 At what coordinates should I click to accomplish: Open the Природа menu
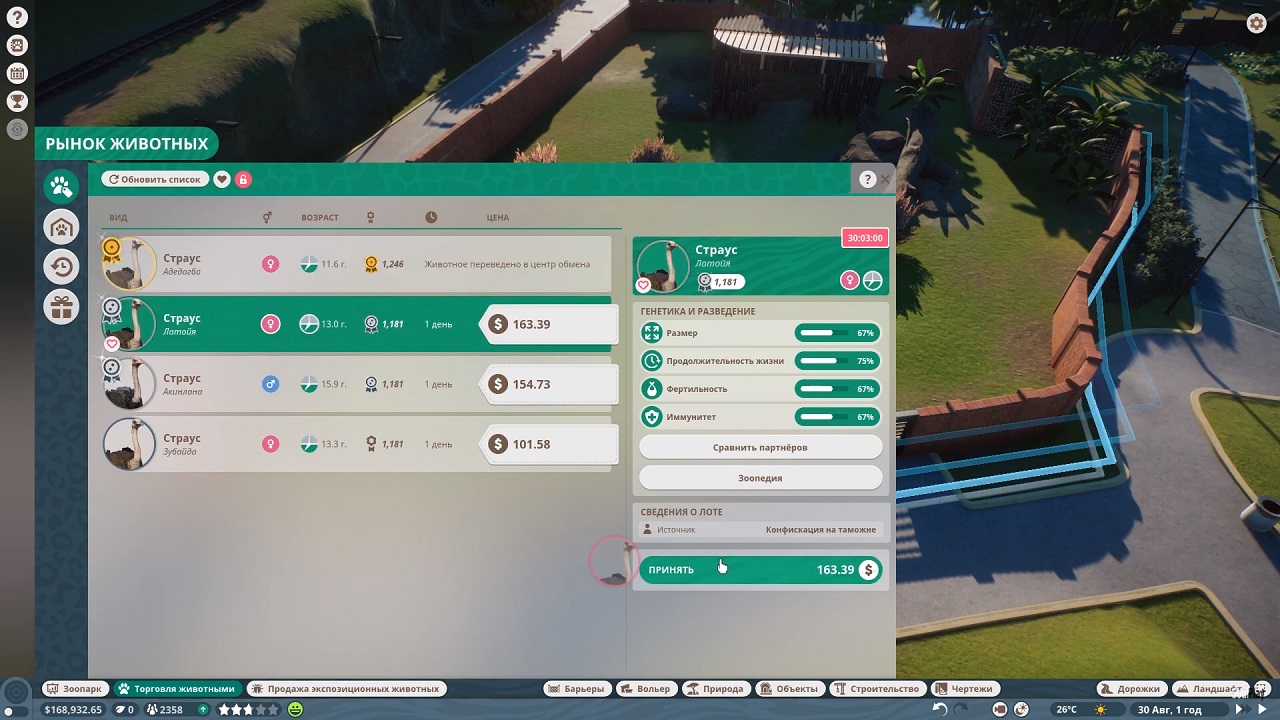[x=715, y=689]
